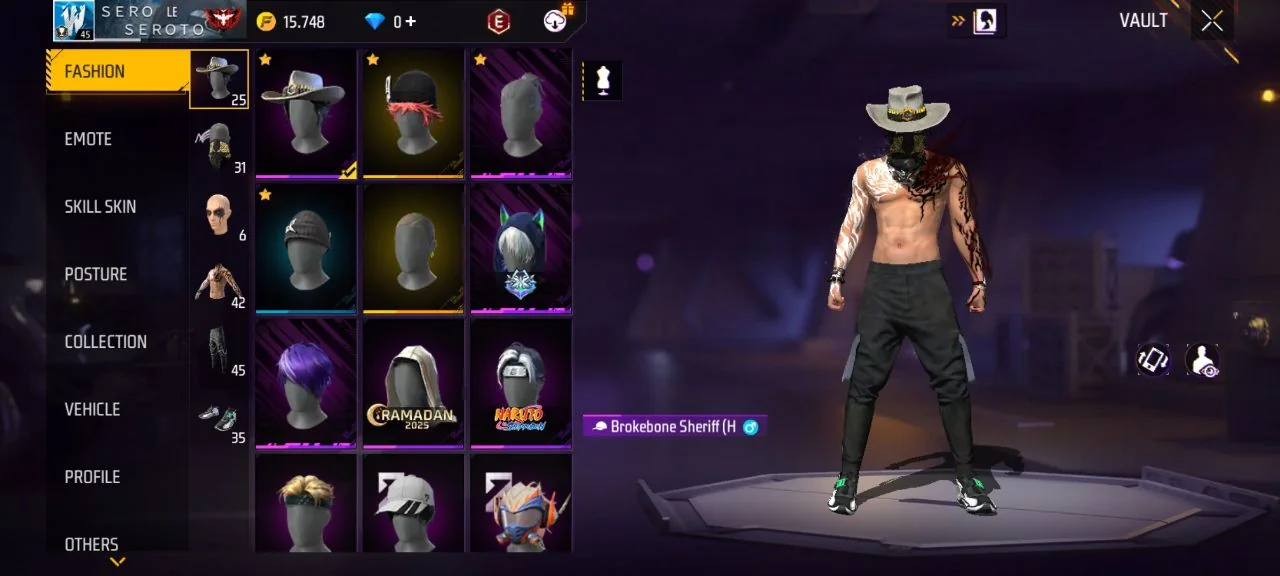Screen dimensions: 1280x576
Task: Select the Ramadan 2025 hood item
Action: click(x=414, y=383)
